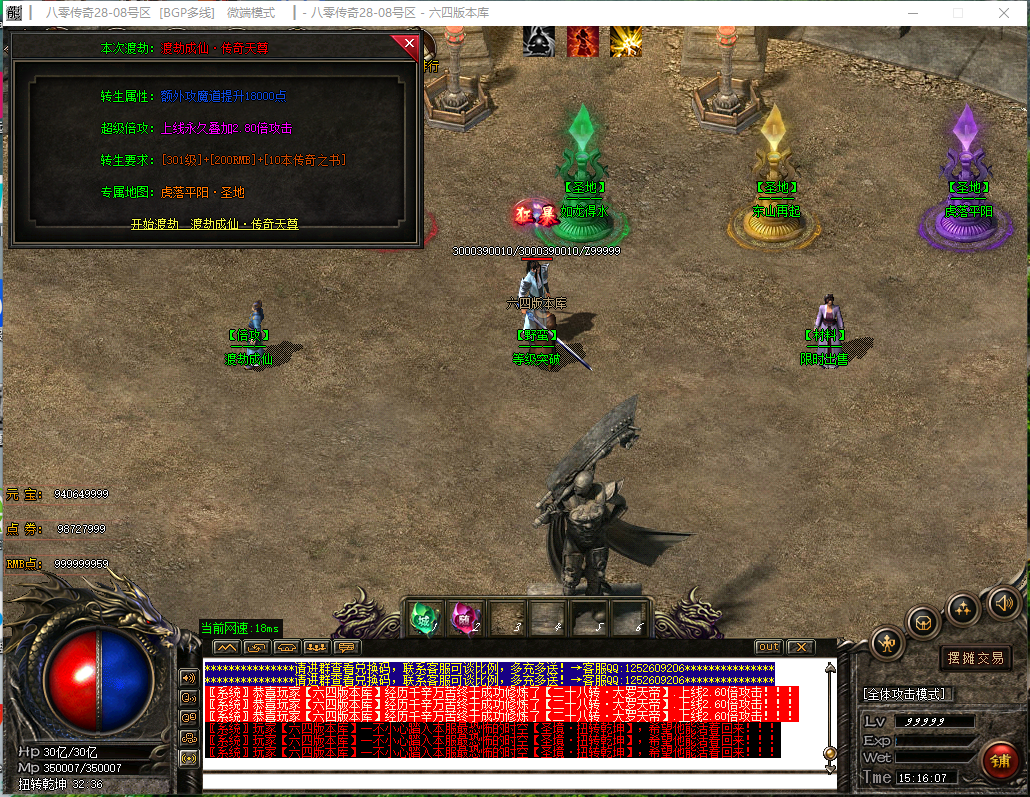Click the red 铺 shop button

point(999,759)
